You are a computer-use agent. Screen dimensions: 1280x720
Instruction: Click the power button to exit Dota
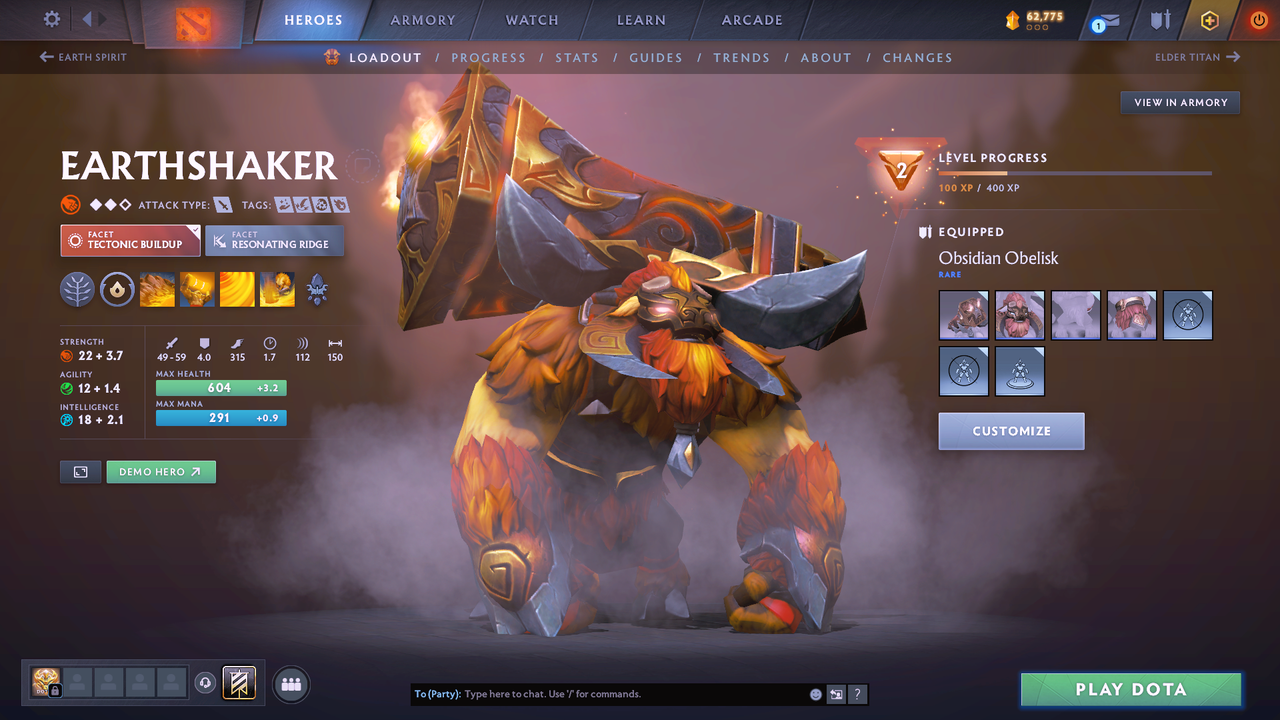(x=1258, y=19)
